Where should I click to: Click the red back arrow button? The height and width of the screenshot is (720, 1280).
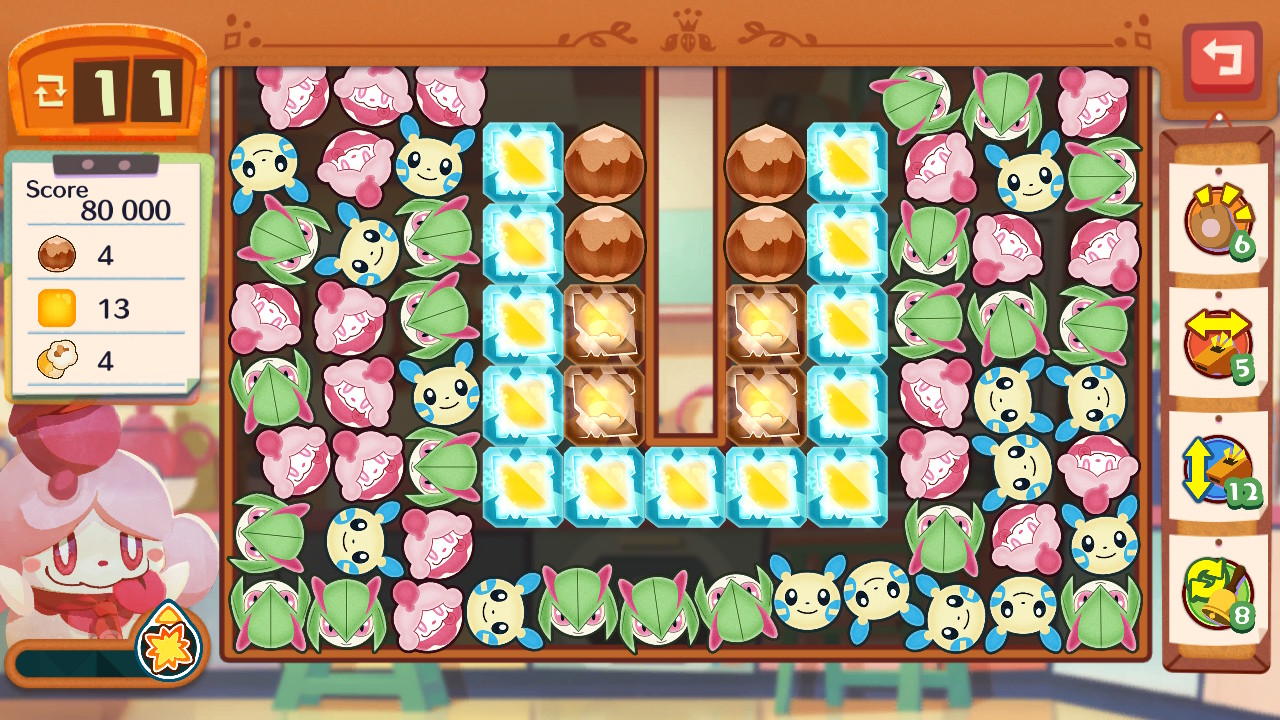(1221, 58)
